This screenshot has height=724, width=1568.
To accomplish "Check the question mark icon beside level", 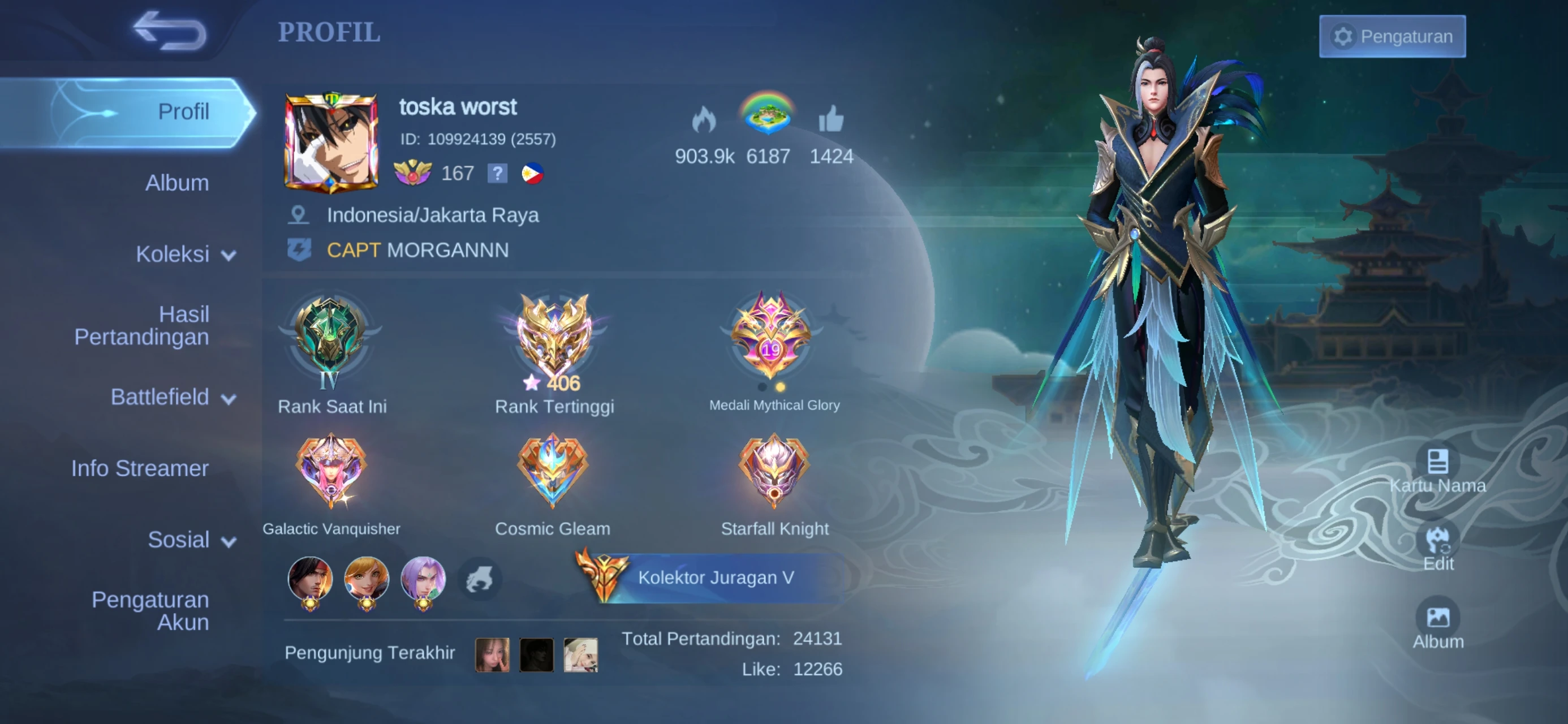I will click(x=497, y=174).
